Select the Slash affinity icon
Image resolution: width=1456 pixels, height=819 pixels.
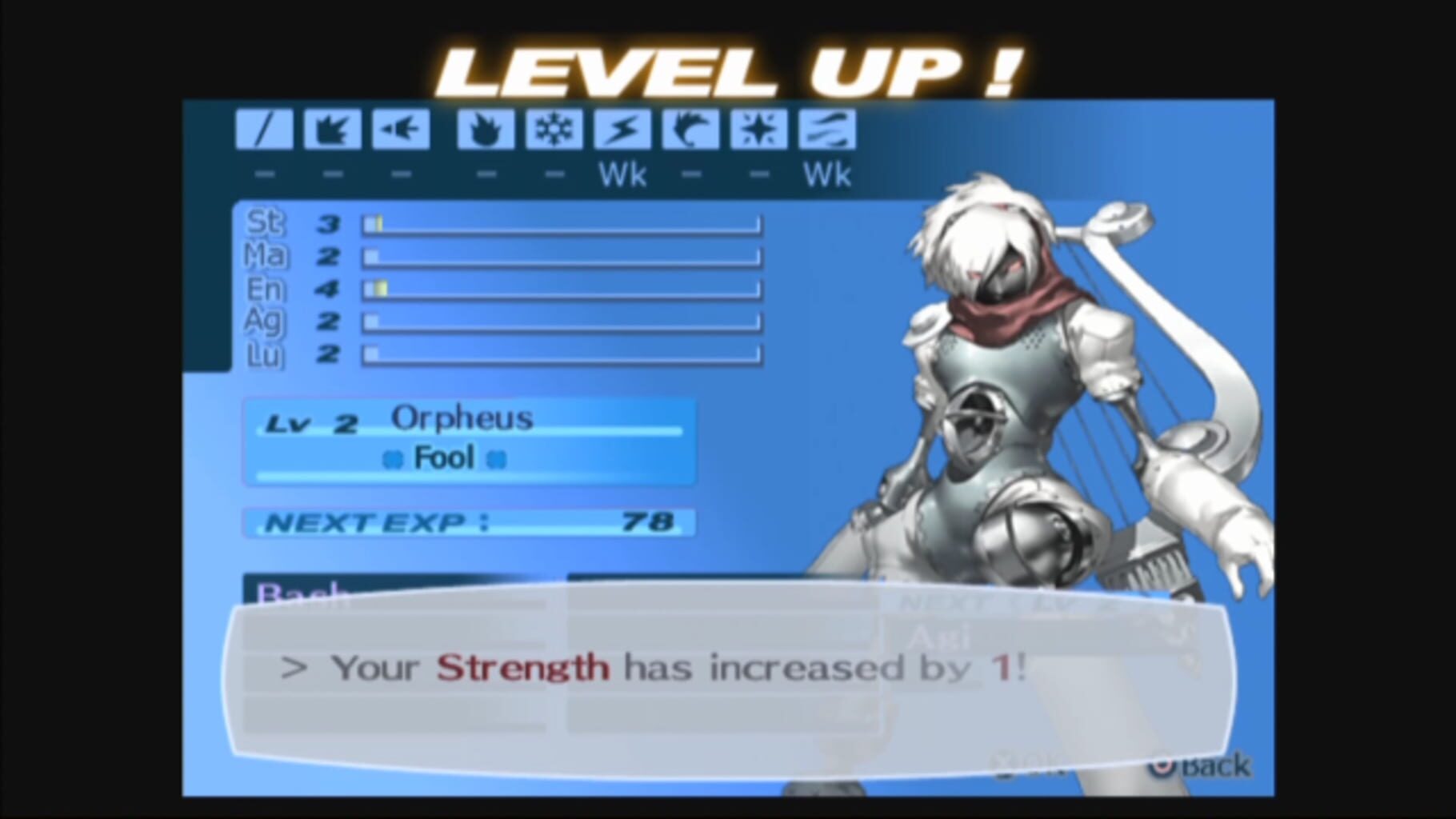click(264, 130)
